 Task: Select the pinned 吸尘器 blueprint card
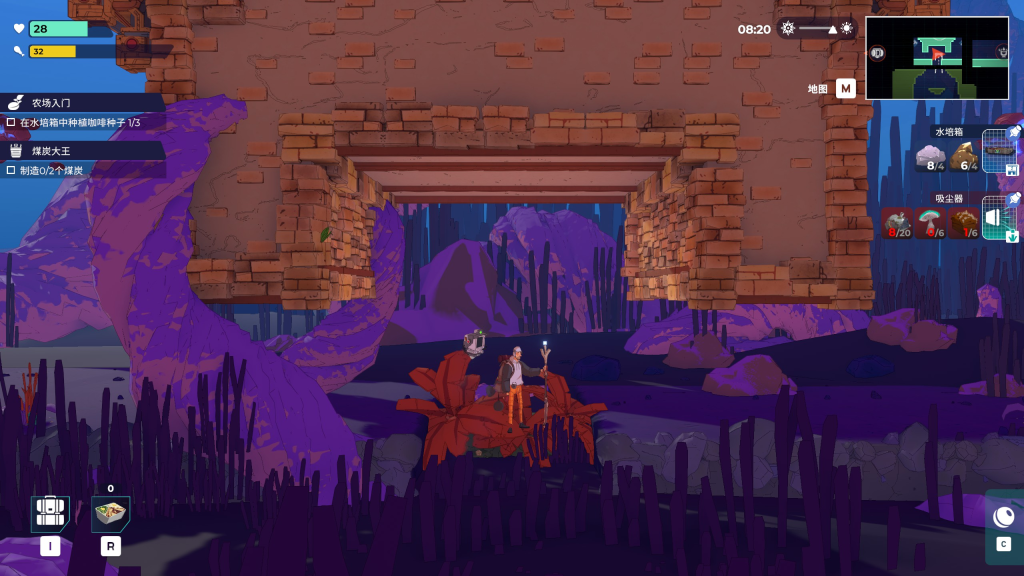pyautogui.click(x=999, y=218)
